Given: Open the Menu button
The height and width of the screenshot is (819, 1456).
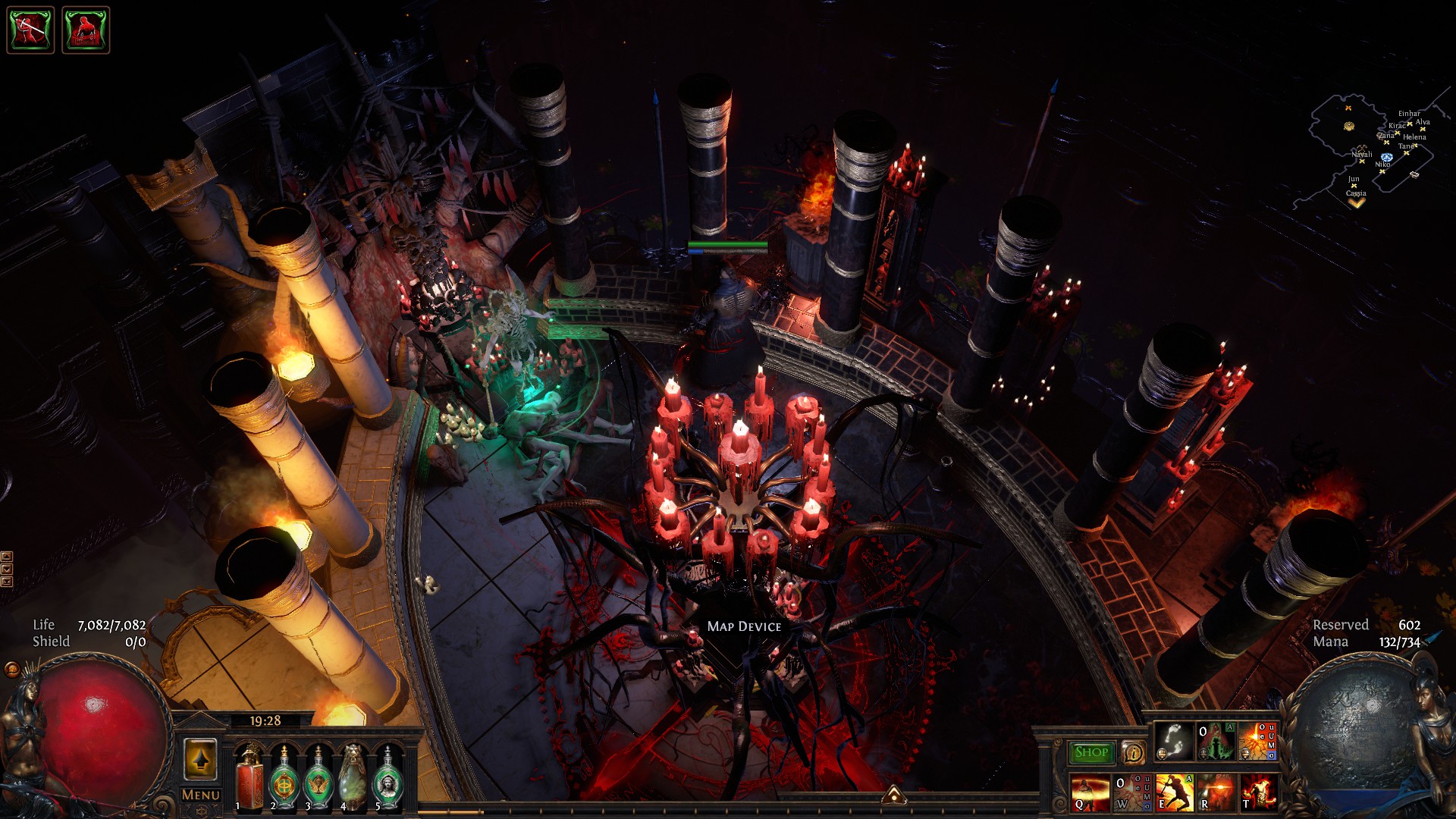Looking at the screenshot, I should point(200,795).
